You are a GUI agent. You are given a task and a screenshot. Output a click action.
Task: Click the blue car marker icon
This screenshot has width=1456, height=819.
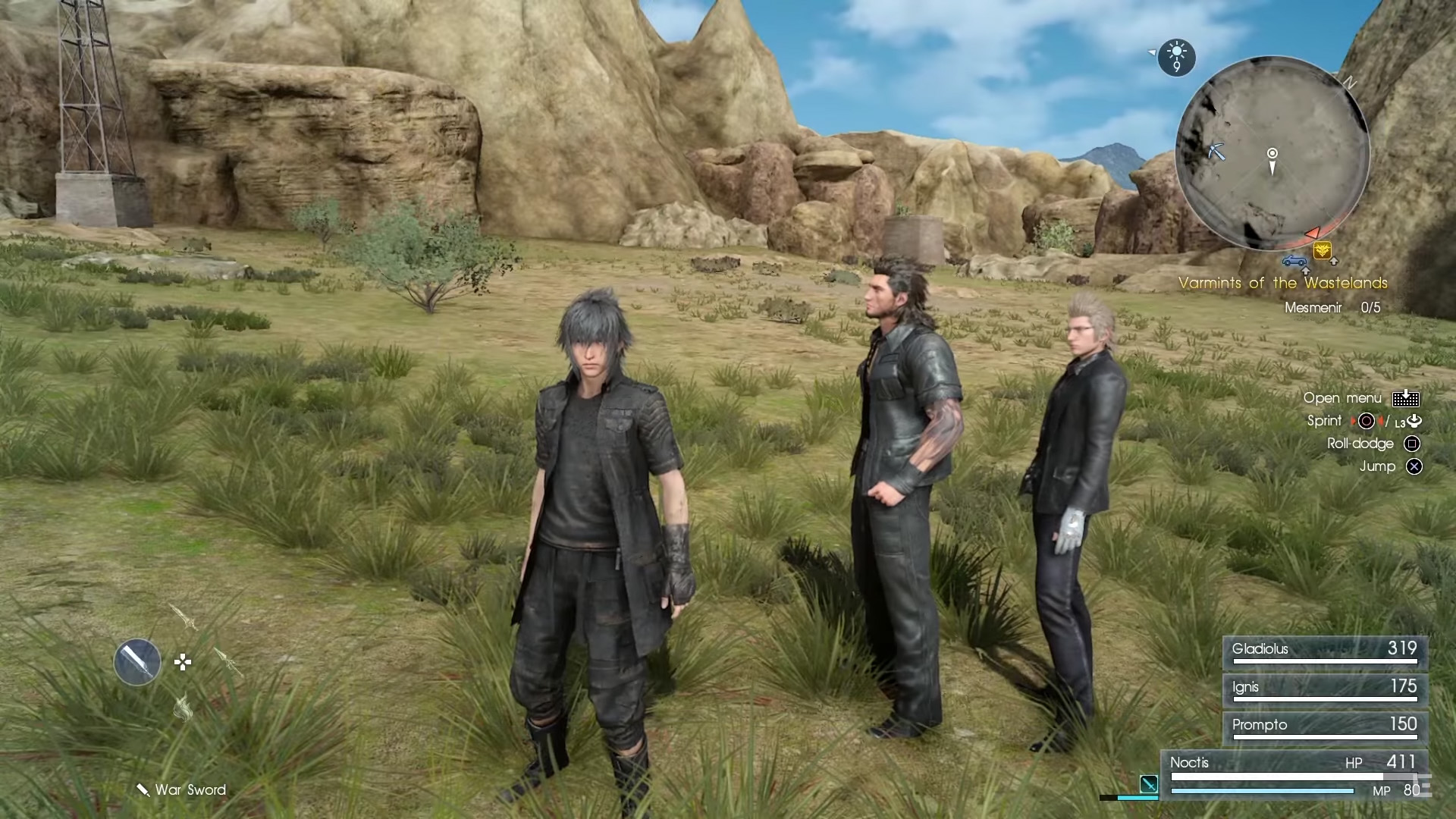(x=1294, y=262)
